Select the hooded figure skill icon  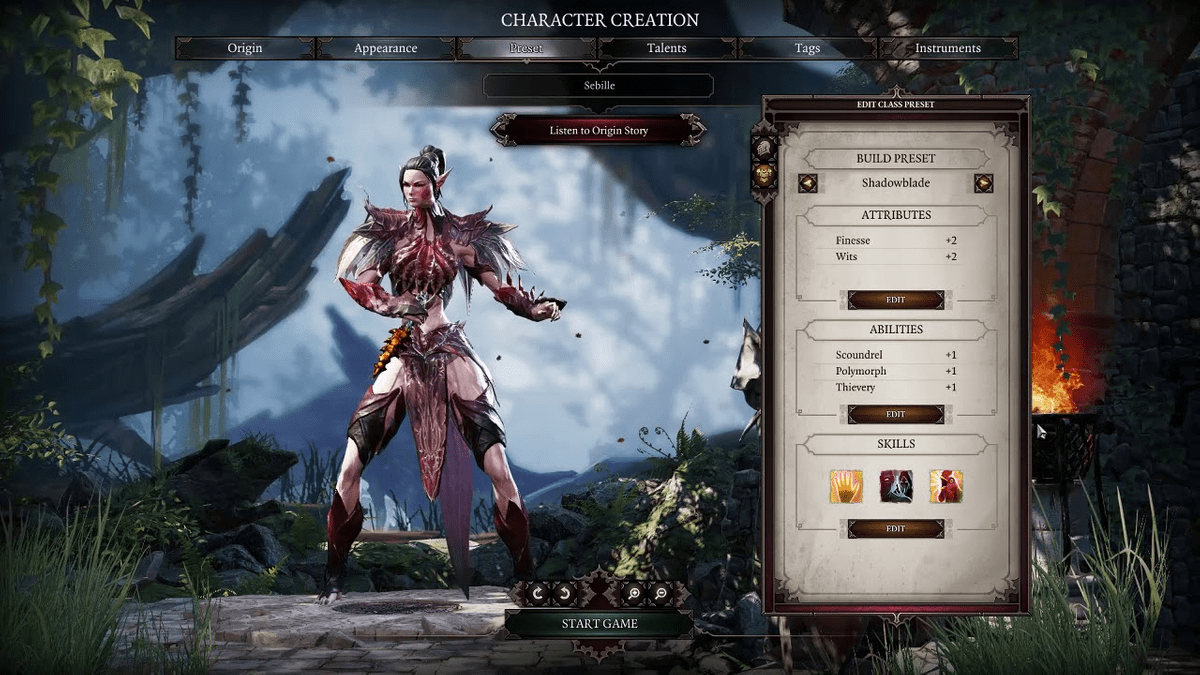pyautogui.click(x=896, y=486)
